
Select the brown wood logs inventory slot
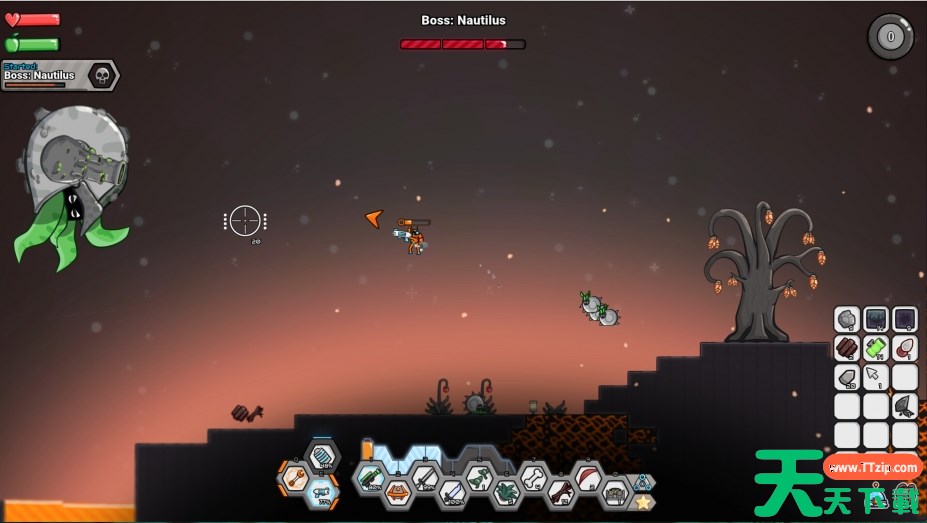coord(847,348)
